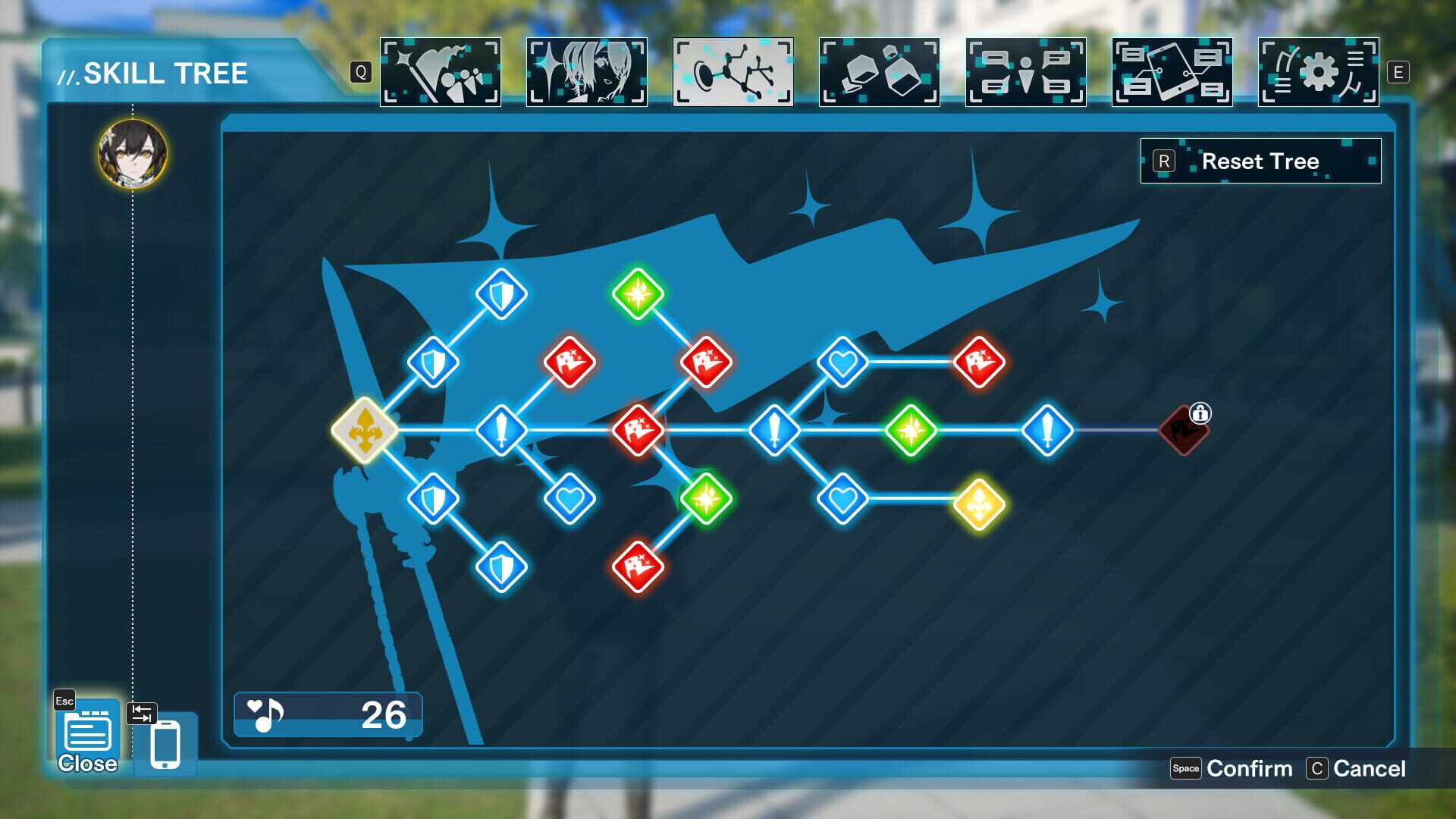Select the rightmost red attack node
1456x819 pixels.
point(978,362)
